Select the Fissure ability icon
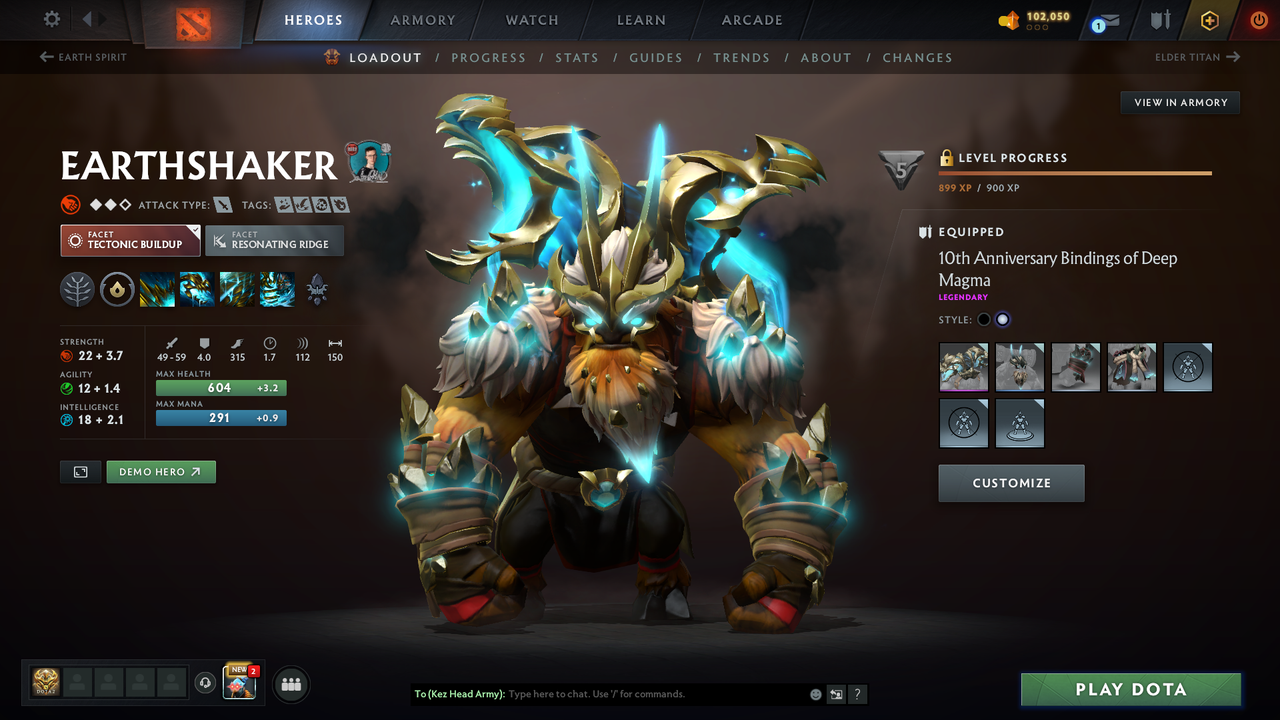The height and width of the screenshot is (720, 1280). 156,289
